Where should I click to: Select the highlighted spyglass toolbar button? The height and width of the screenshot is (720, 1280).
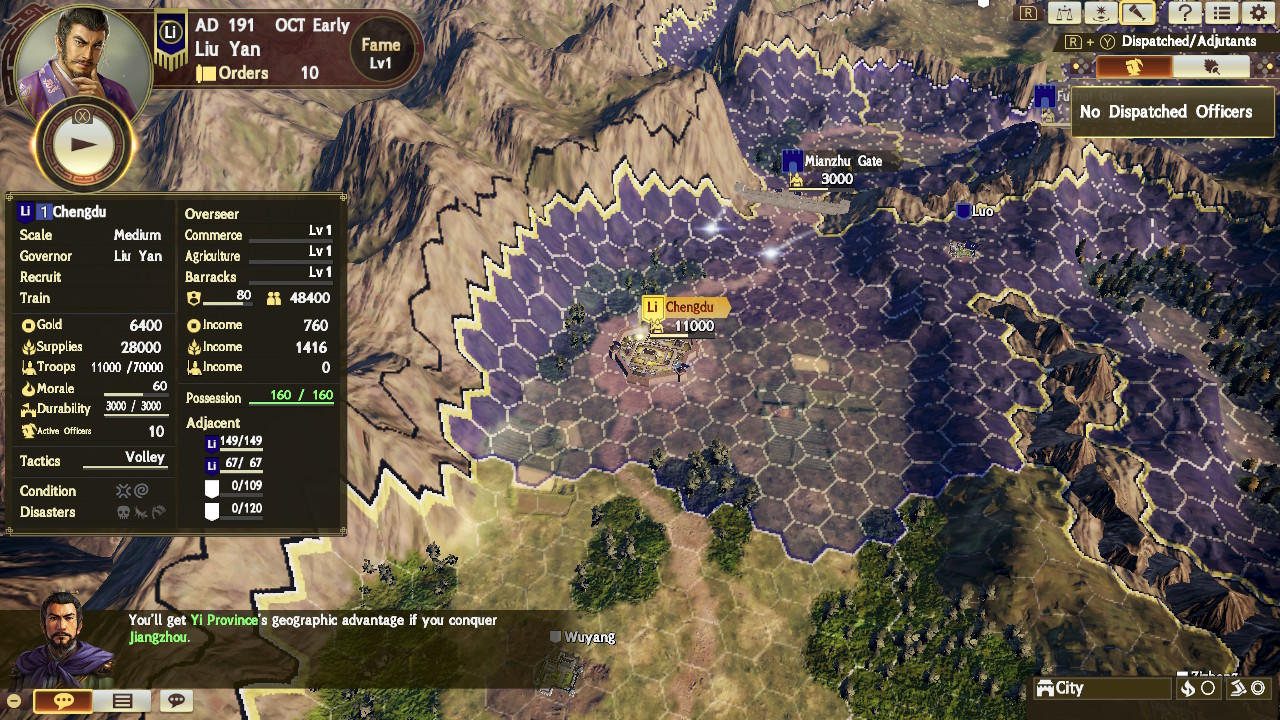[1138, 13]
